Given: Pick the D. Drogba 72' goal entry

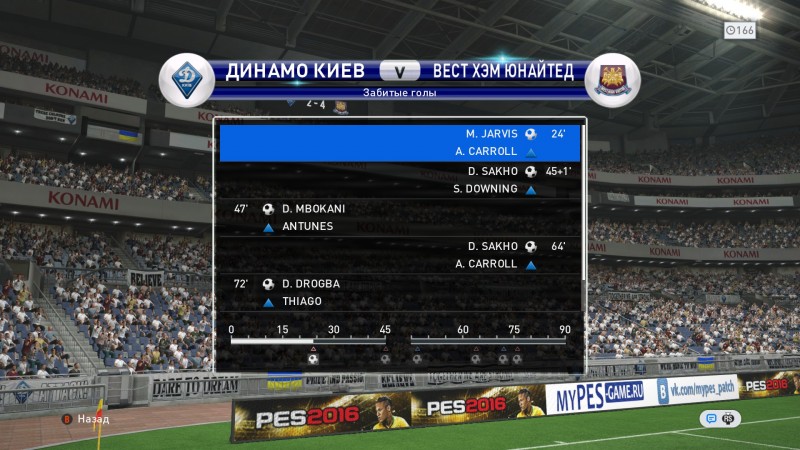Looking at the screenshot, I should coord(400,292).
